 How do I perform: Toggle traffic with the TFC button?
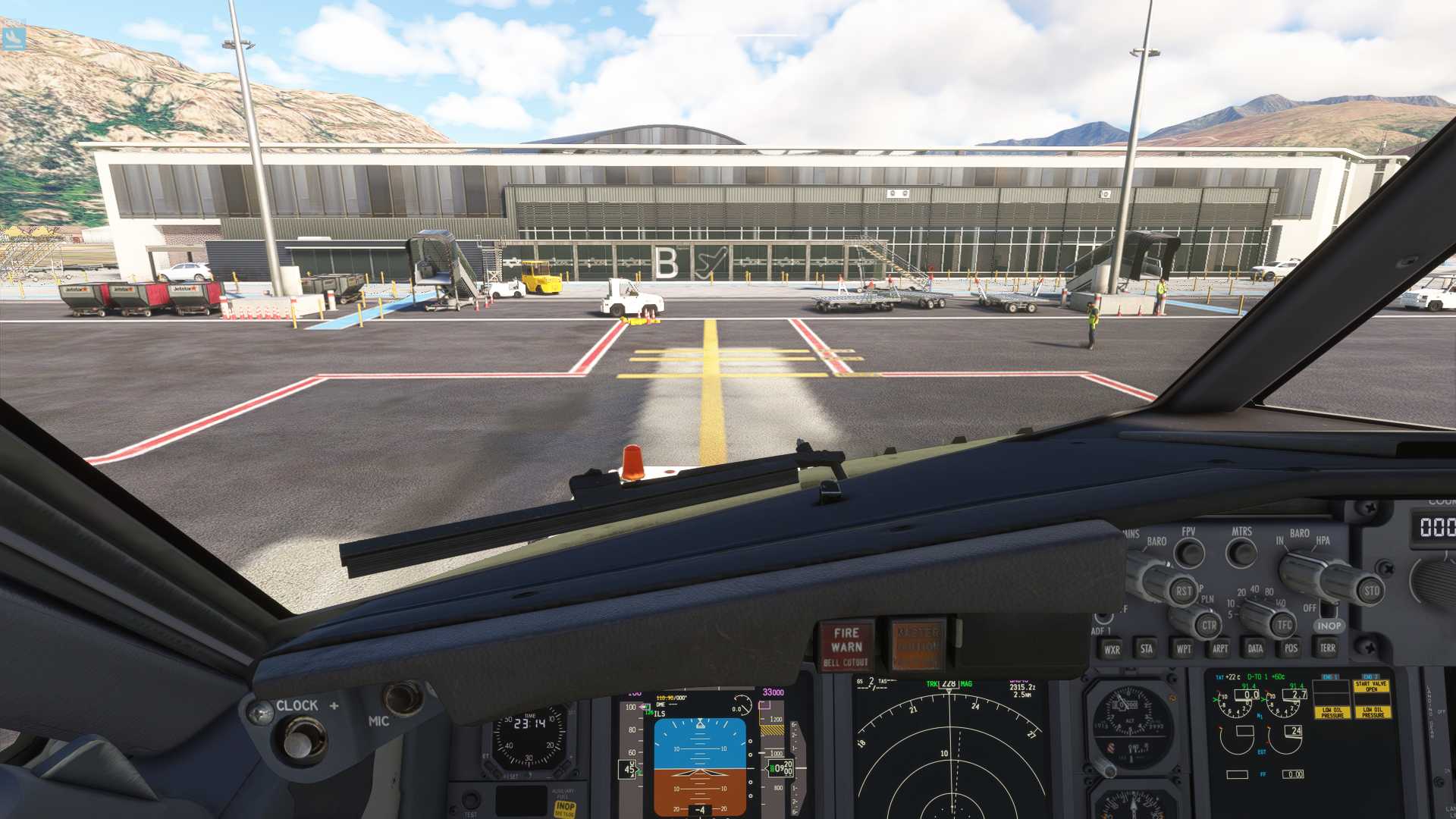point(1284,625)
